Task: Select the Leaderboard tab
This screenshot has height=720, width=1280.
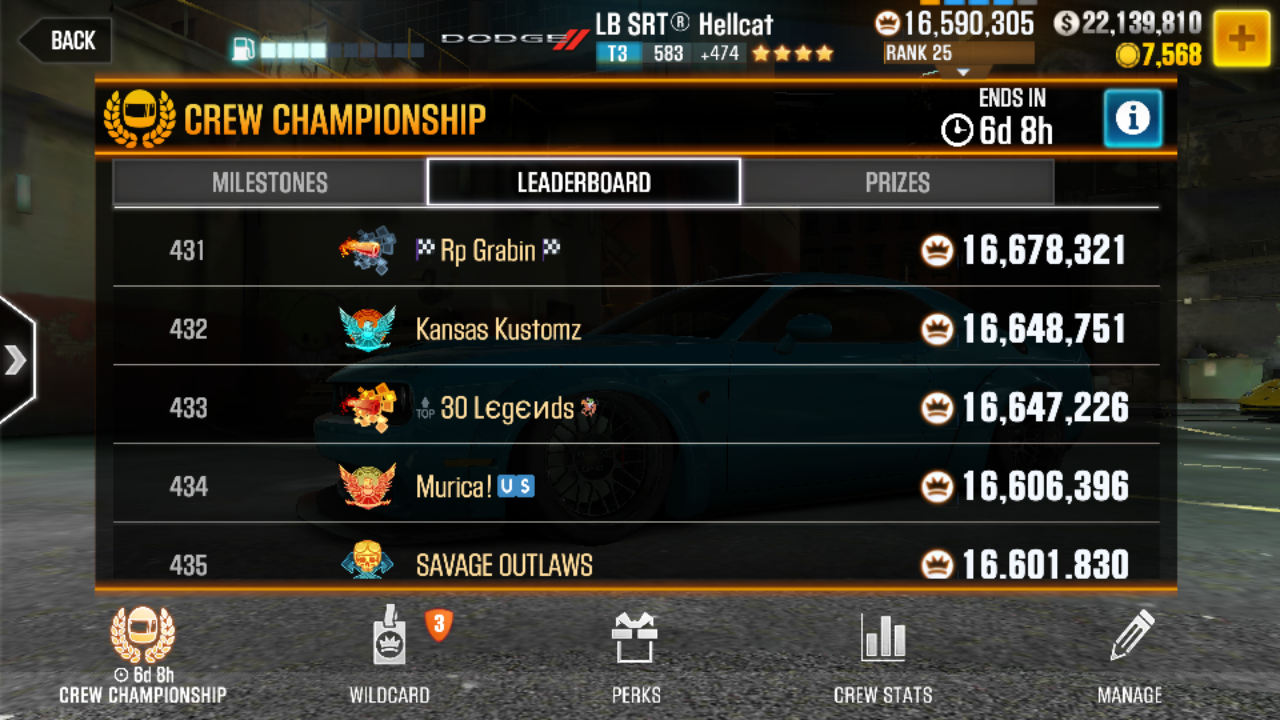Action: click(583, 182)
